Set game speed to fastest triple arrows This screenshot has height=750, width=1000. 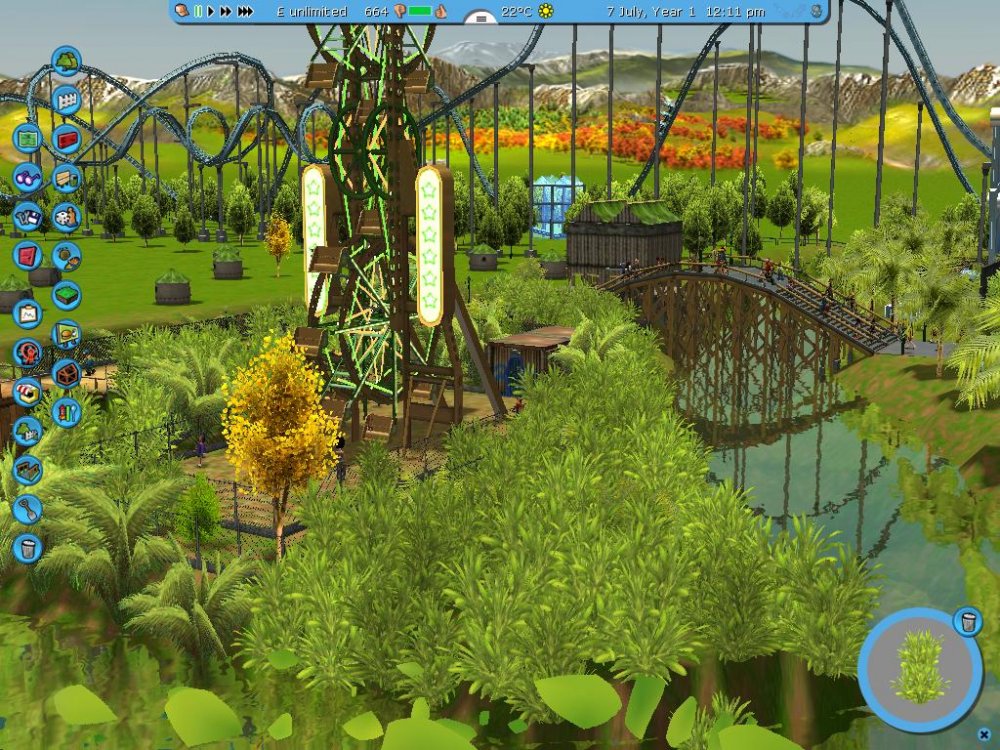244,11
